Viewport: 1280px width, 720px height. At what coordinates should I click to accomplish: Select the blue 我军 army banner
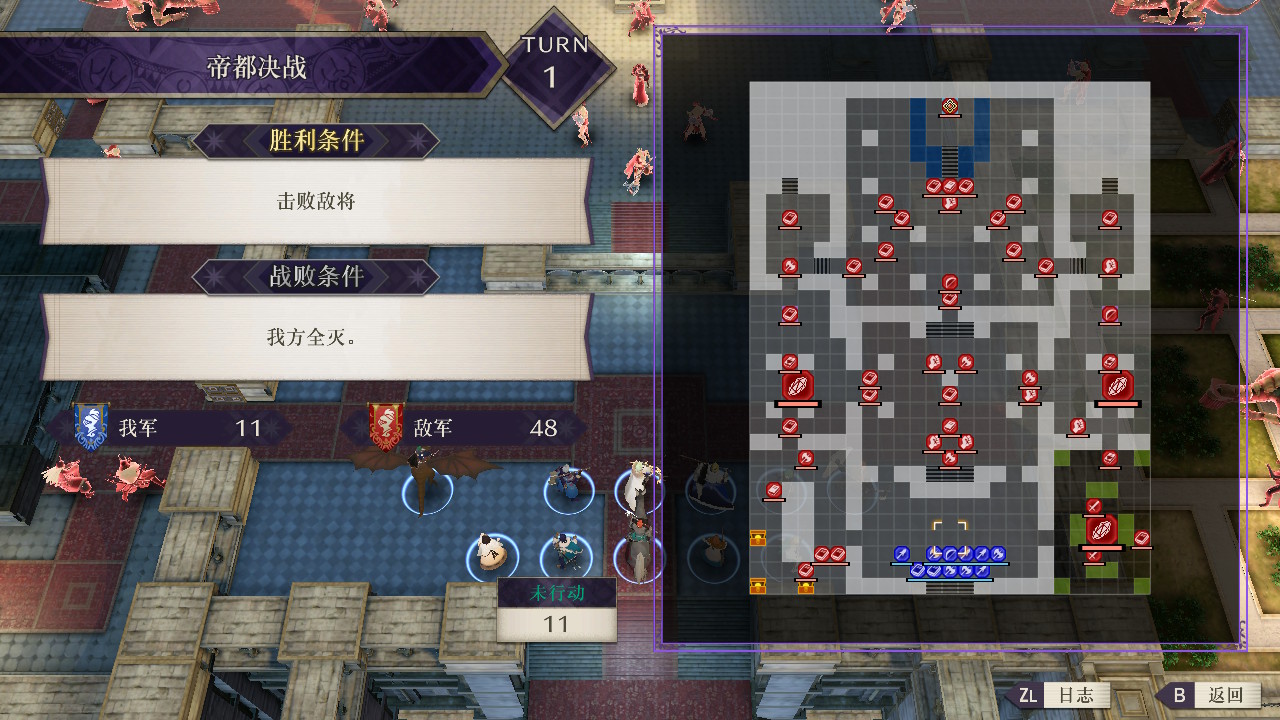(x=91, y=428)
